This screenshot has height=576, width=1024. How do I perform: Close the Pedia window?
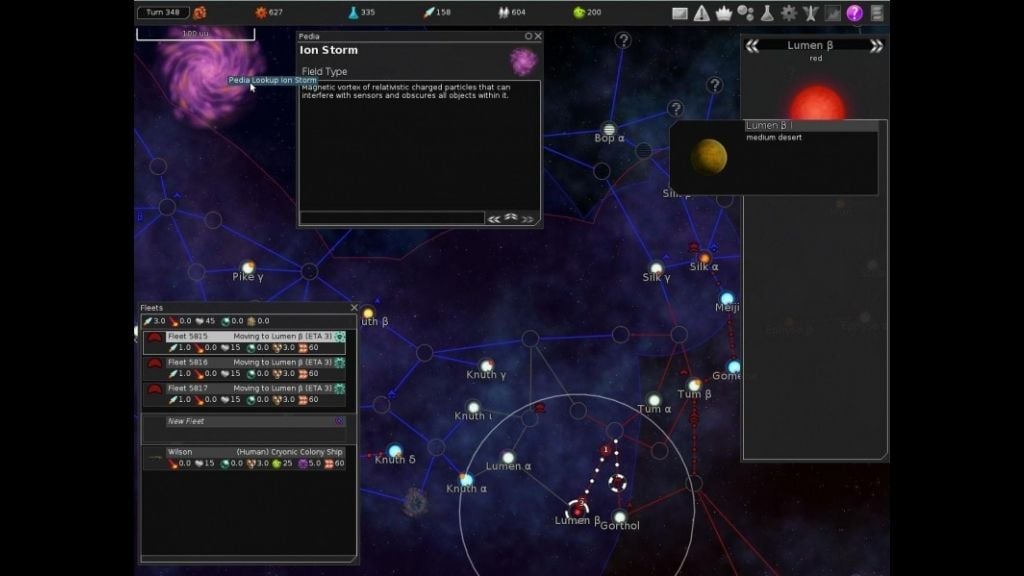pos(538,36)
